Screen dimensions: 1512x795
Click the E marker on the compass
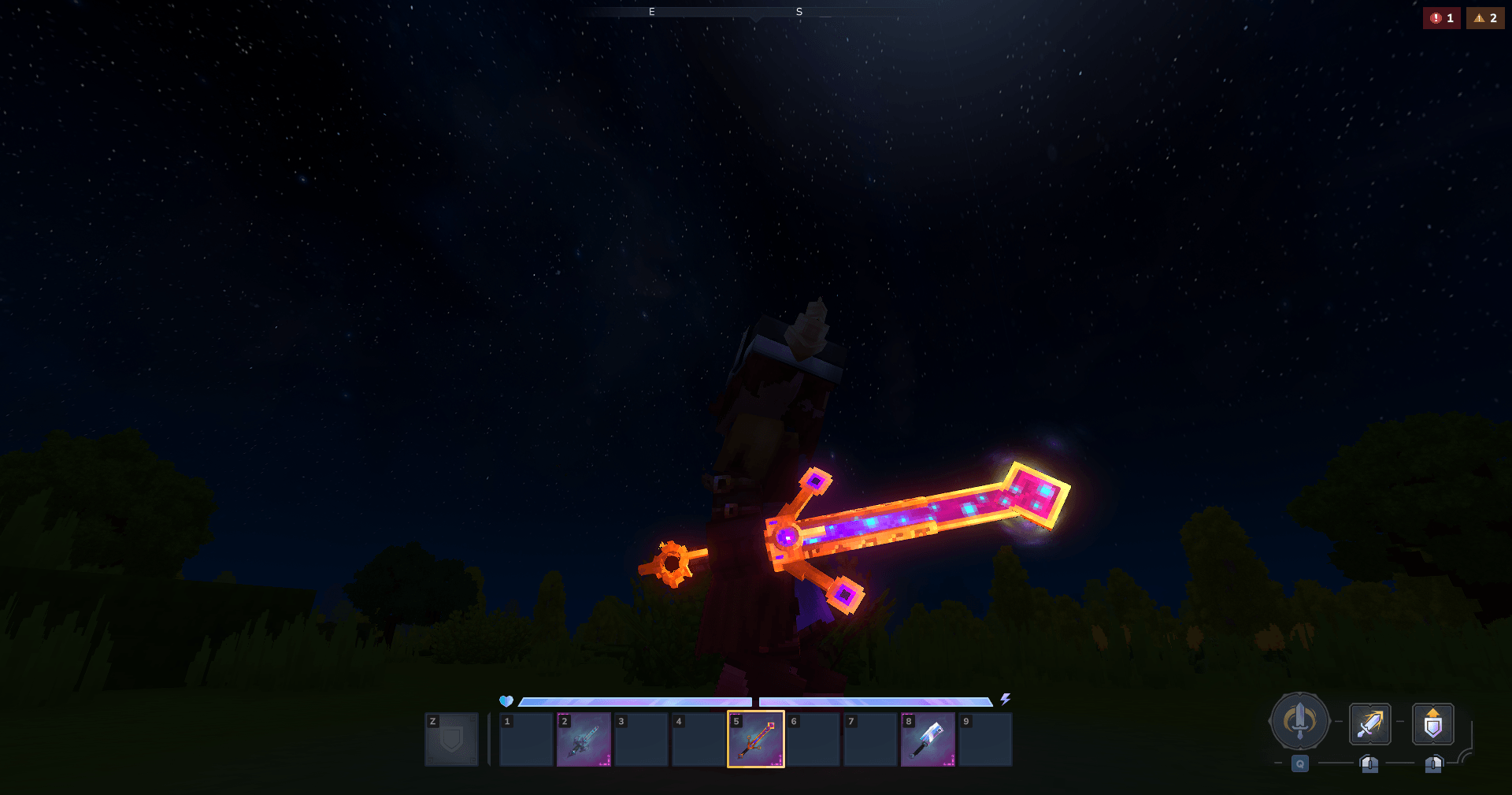[650, 12]
